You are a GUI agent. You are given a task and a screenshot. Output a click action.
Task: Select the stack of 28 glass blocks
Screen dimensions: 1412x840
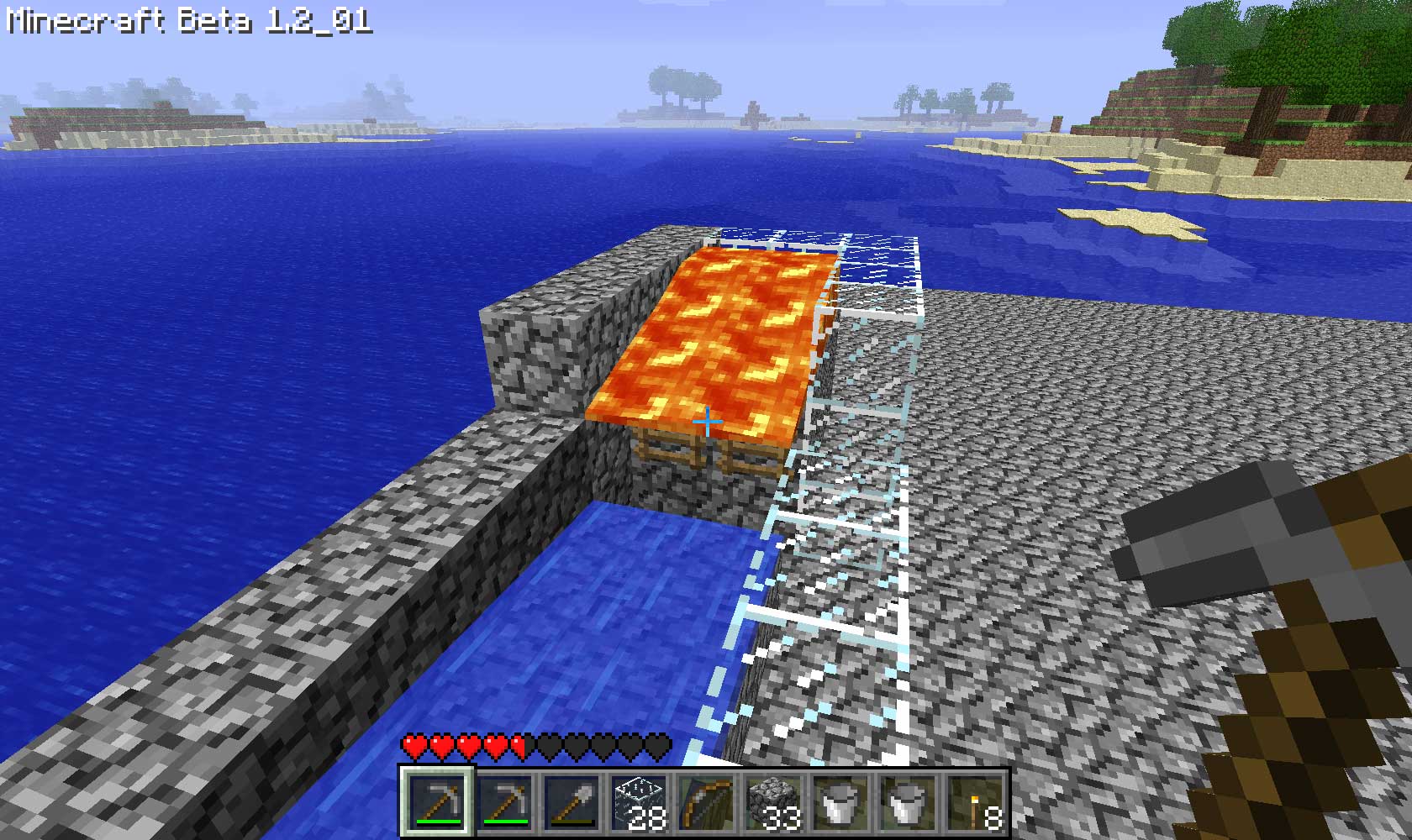point(639,802)
